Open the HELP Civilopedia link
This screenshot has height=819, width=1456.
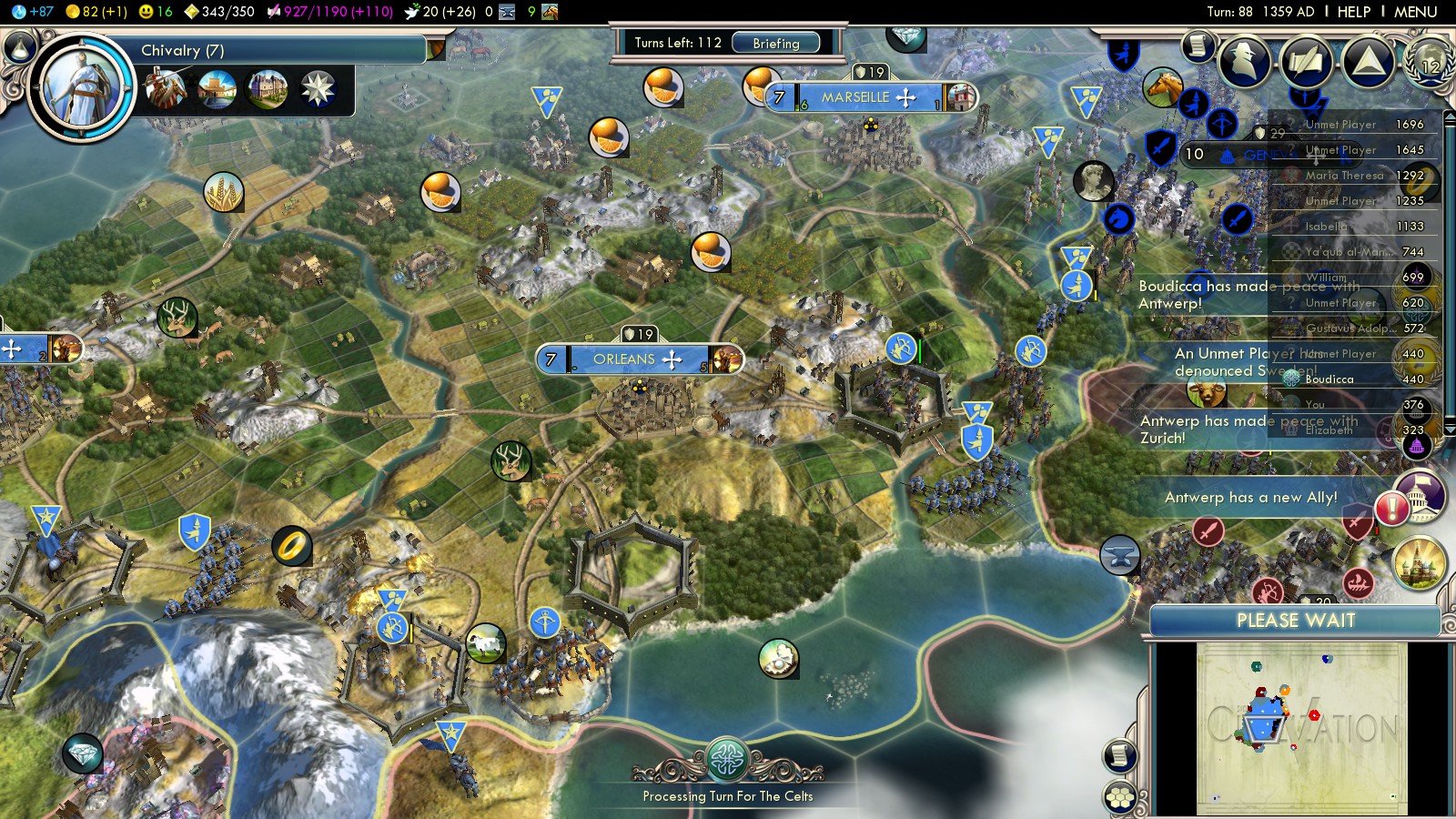coord(1353,12)
